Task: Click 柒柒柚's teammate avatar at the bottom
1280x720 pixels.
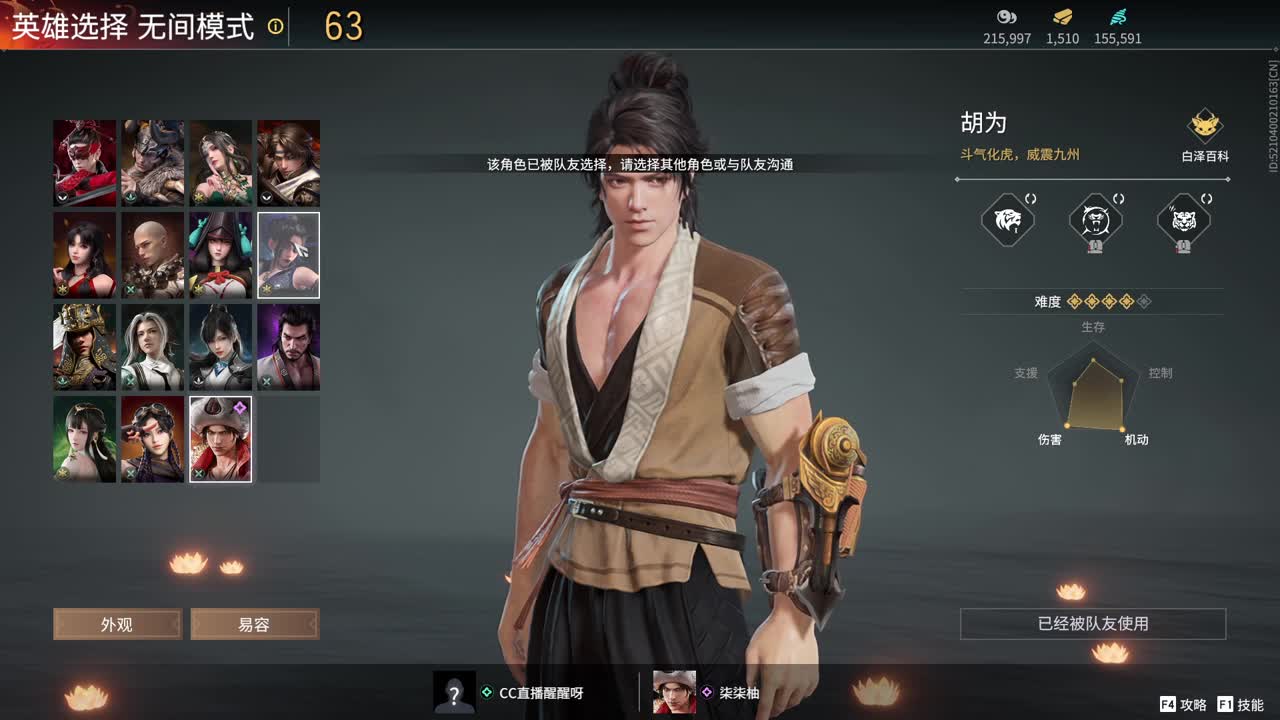Action: click(673, 691)
